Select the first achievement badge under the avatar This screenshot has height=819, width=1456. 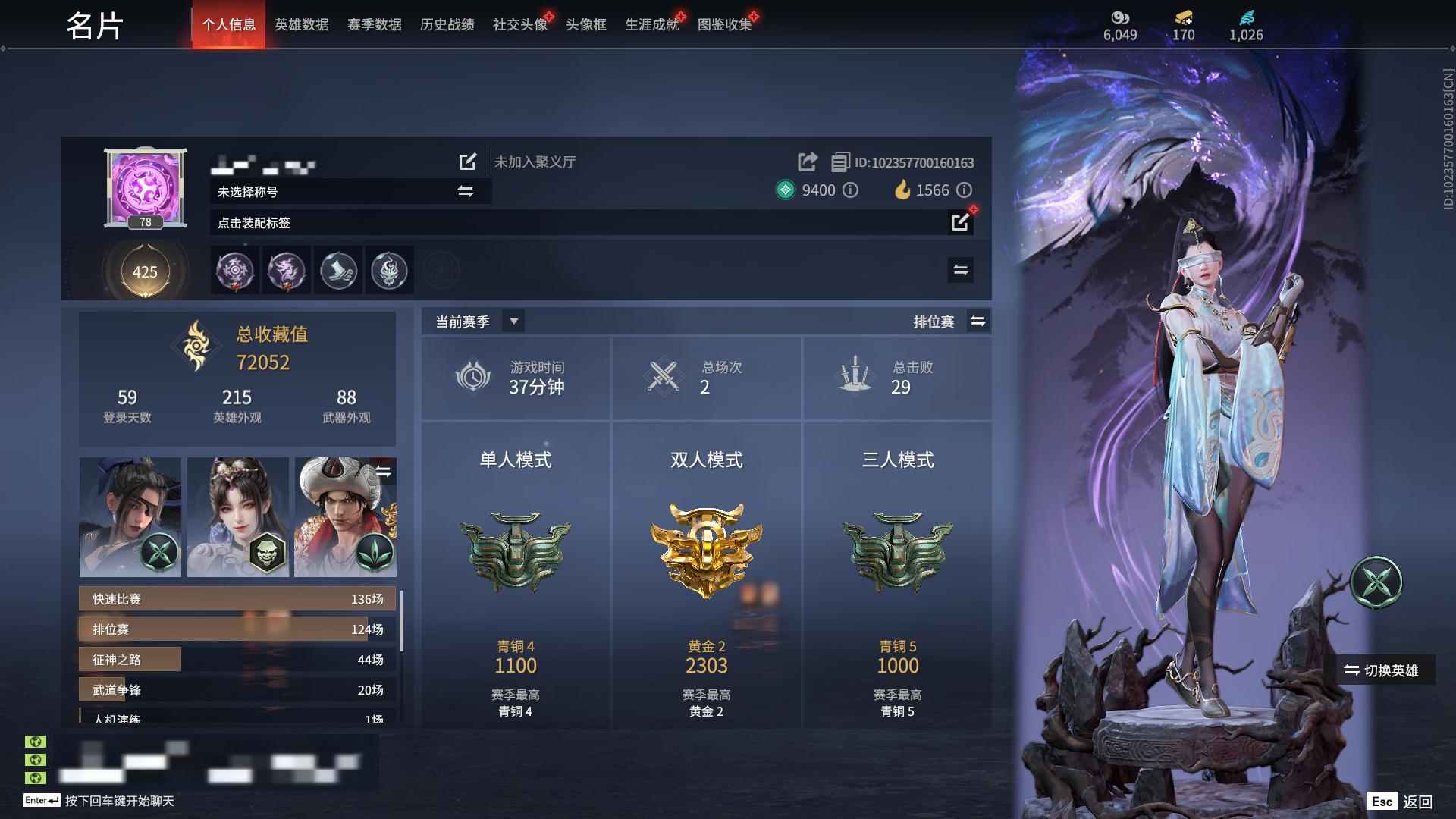tap(235, 271)
